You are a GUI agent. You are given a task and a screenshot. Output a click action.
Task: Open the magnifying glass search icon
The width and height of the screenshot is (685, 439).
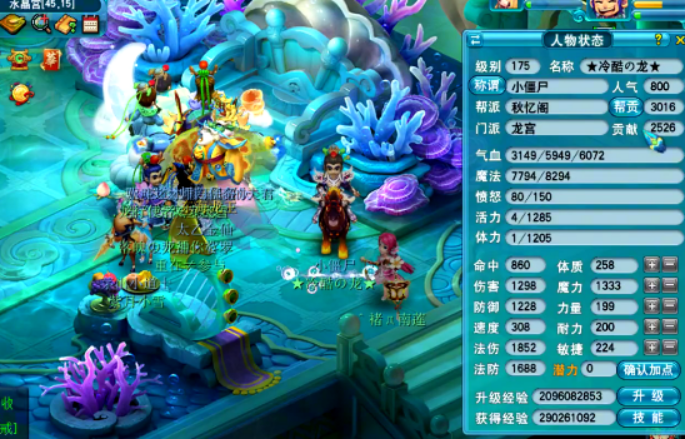coord(41,24)
